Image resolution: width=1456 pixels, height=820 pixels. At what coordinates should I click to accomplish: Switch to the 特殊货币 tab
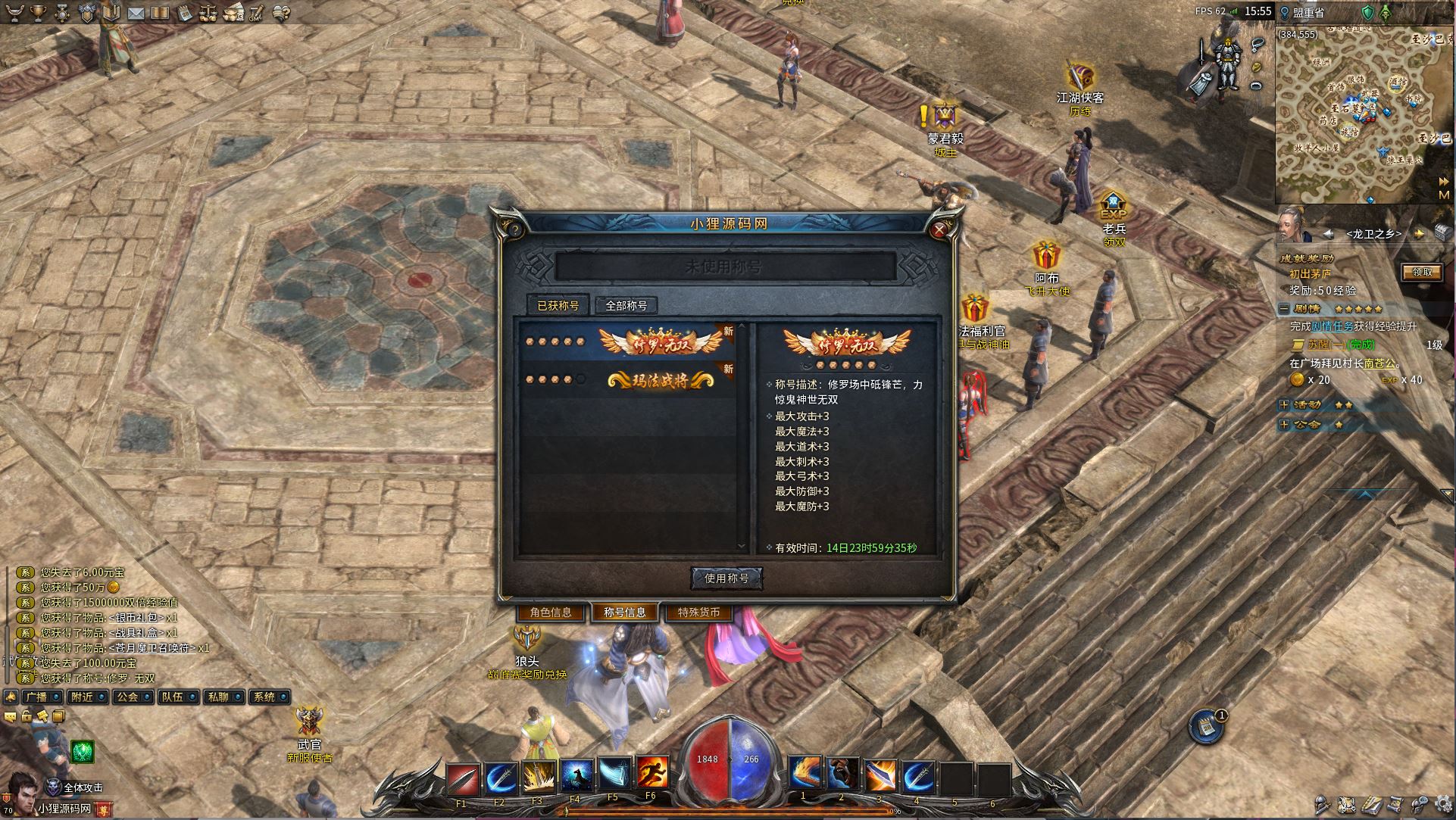pyautogui.click(x=698, y=613)
